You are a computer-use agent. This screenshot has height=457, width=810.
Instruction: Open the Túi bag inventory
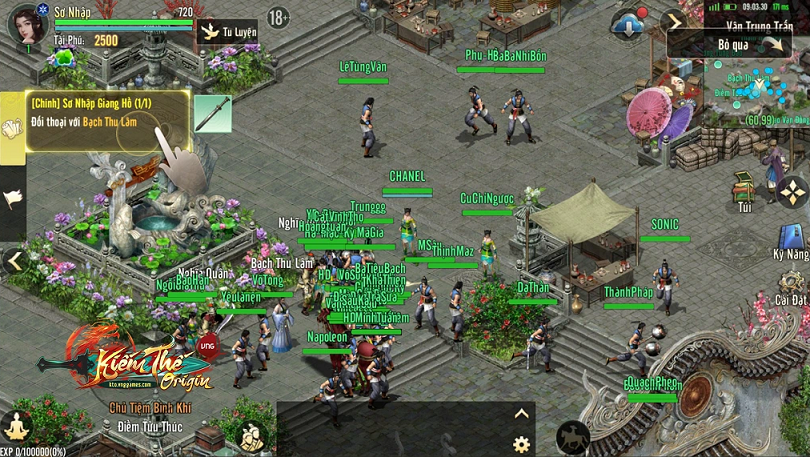(x=744, y=189)
